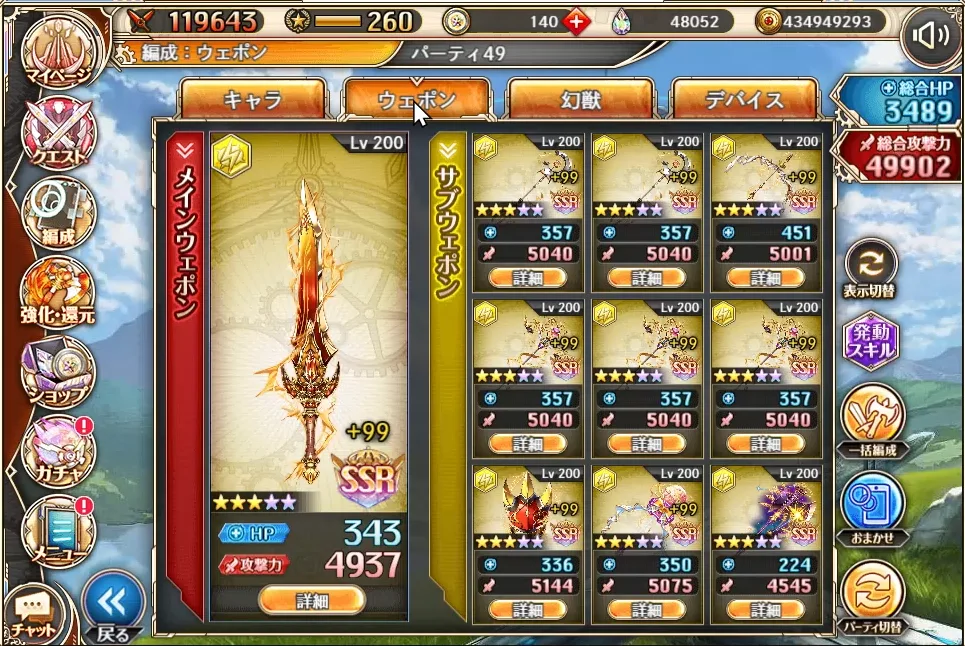Open the メニュー menu icon
Viewport: 965px width, 646px height.
point(59,528)
